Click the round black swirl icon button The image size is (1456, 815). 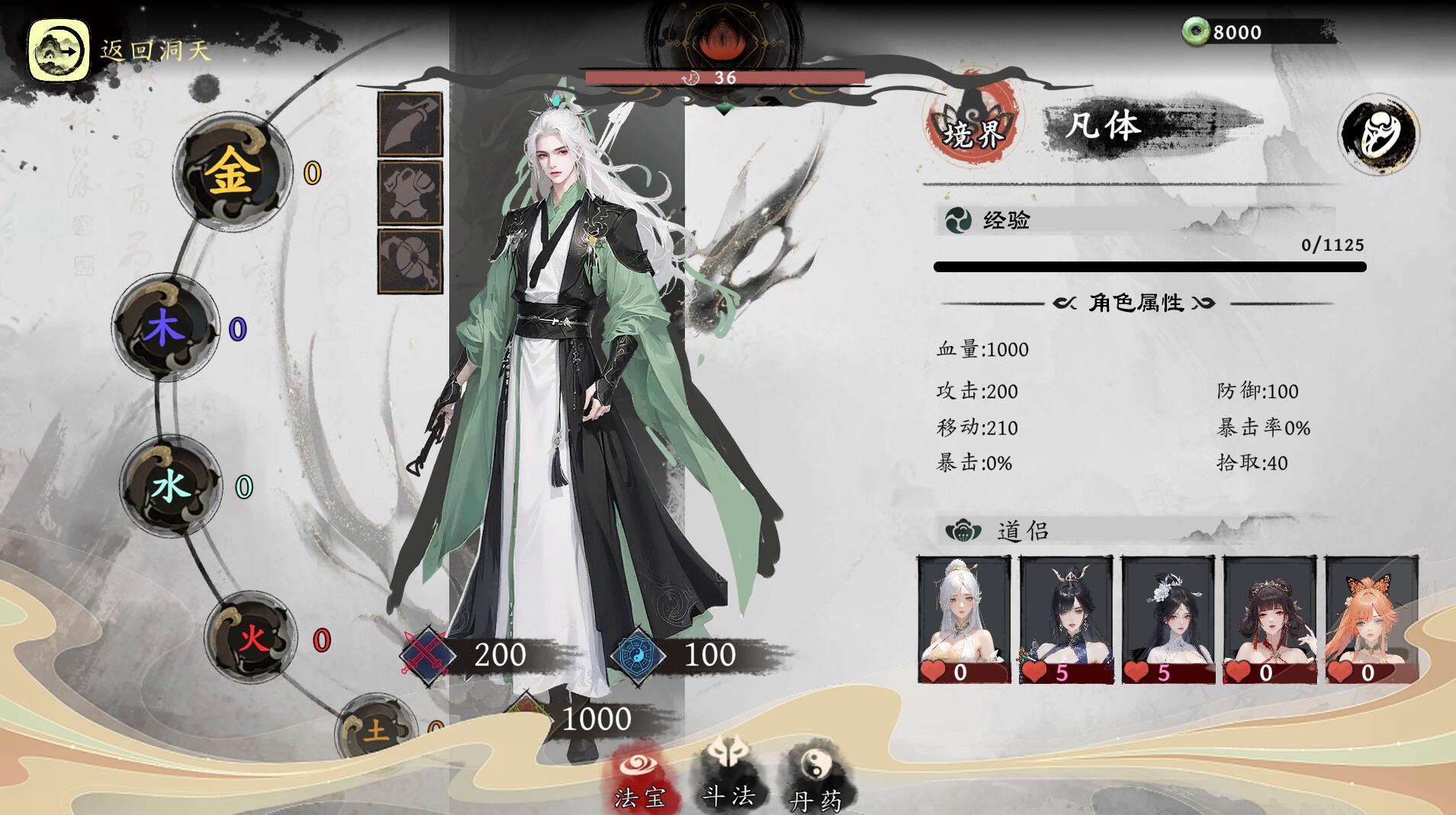point(1378,134)
